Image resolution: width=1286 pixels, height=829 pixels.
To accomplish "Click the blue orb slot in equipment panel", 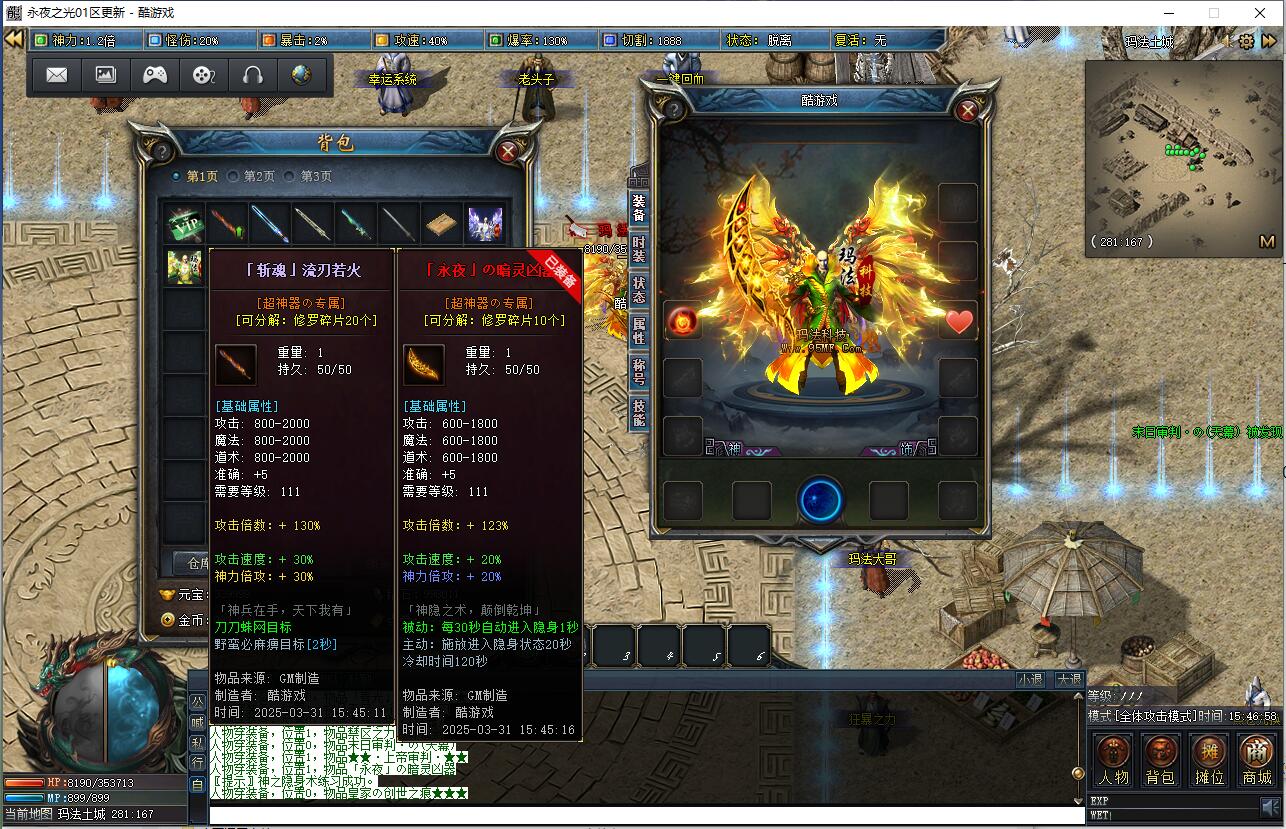I will tap(821, 500).
